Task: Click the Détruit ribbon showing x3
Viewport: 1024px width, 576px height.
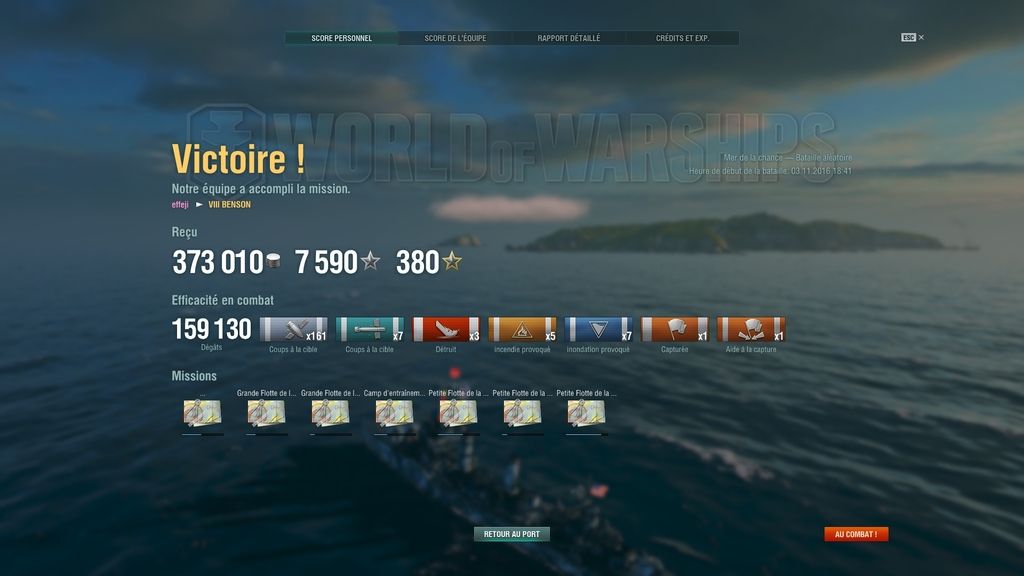Action: coord(446,330)
